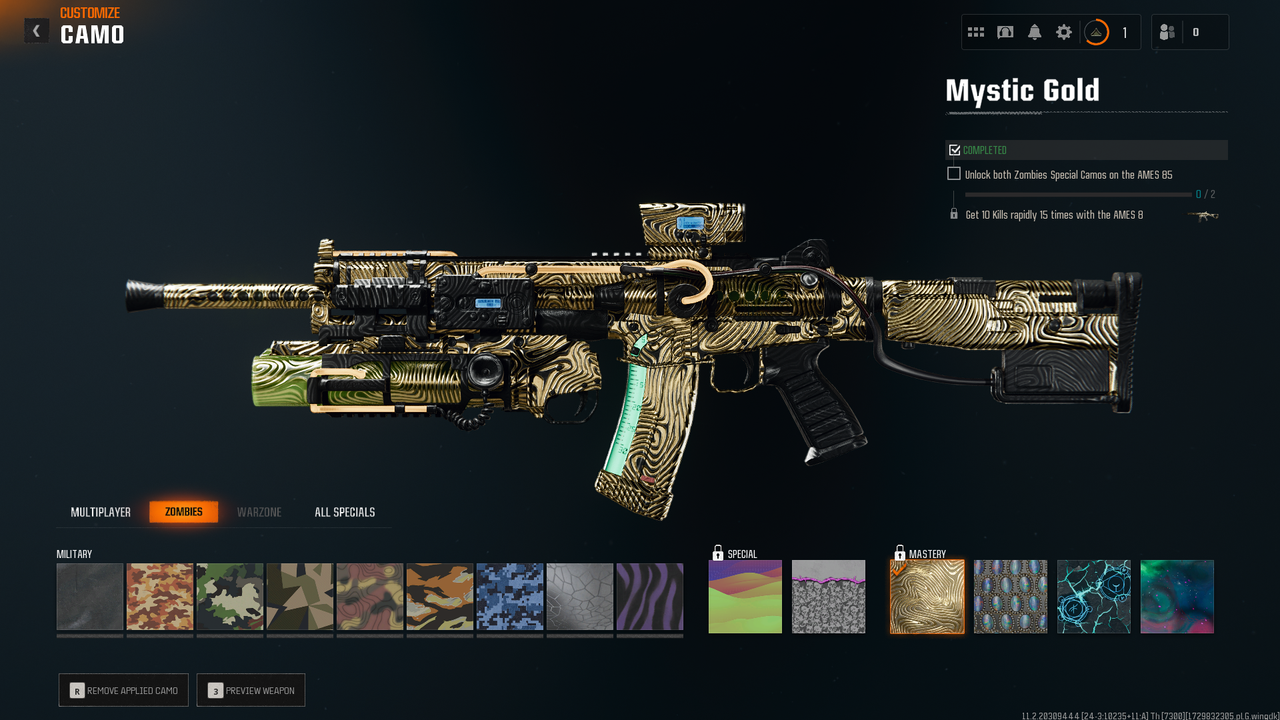The width and height of the screenshot is (1280, 720).
Task: Go back using the top-left arrow
Action: (x=37, y=31)
